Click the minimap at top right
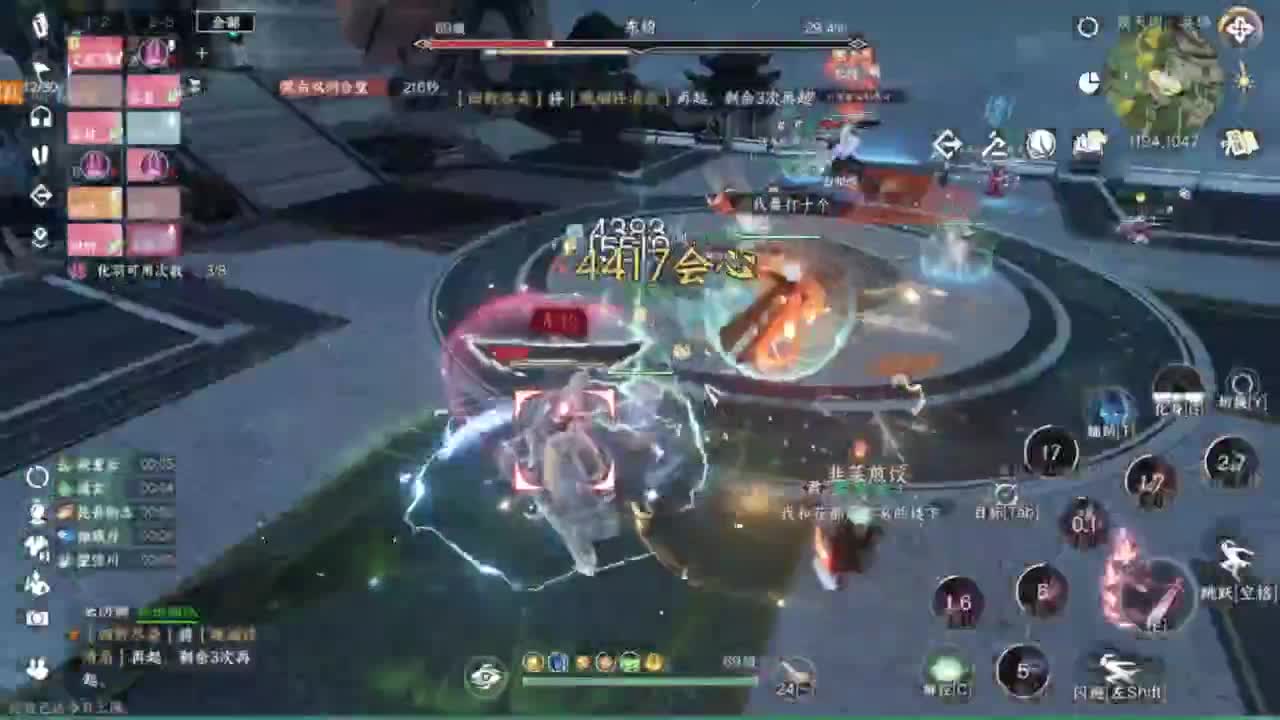The height and width of the screenshot is (720, 1280). tap(1165, 70)
